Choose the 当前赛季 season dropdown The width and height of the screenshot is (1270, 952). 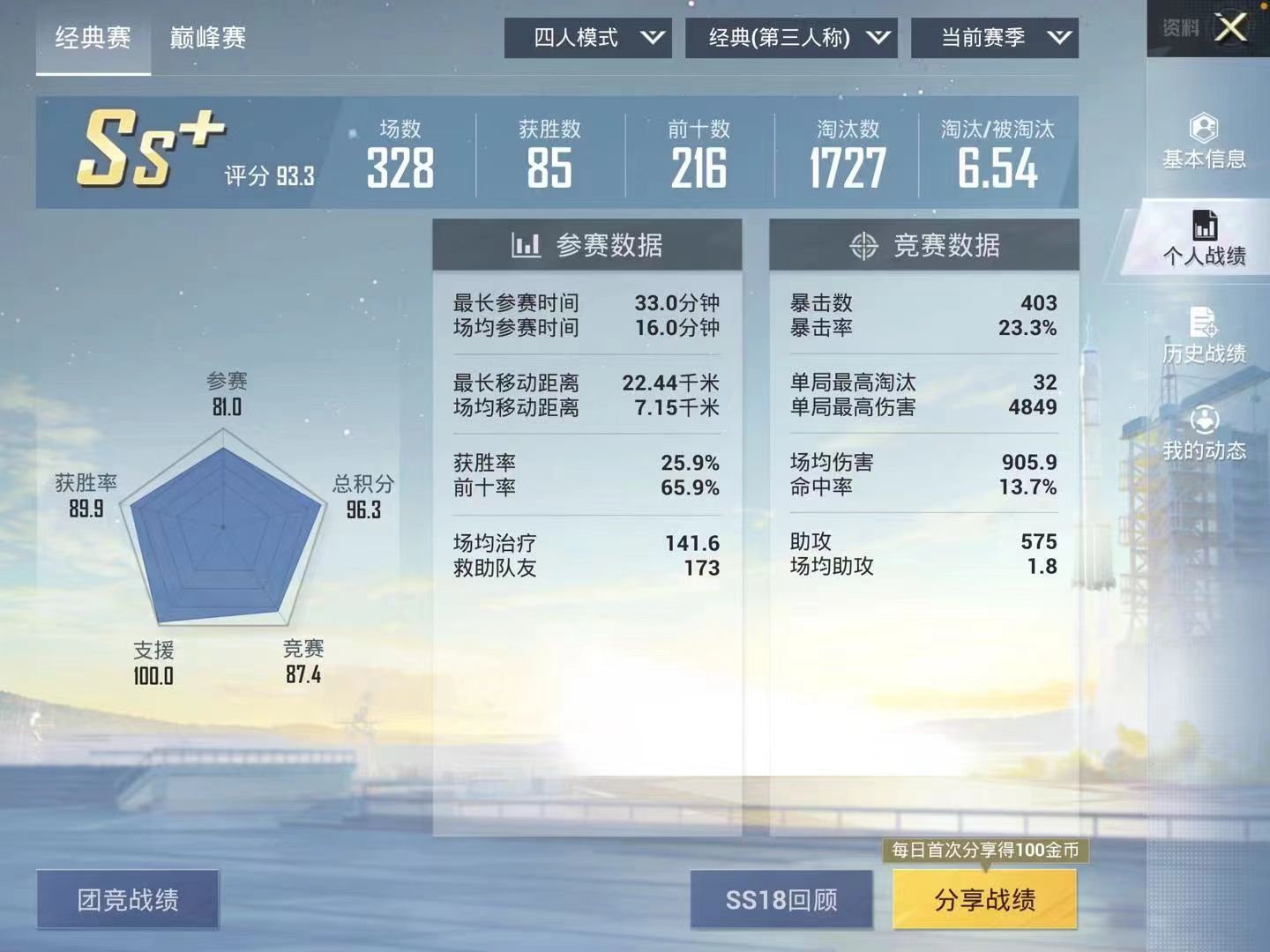tap(995, 38)
